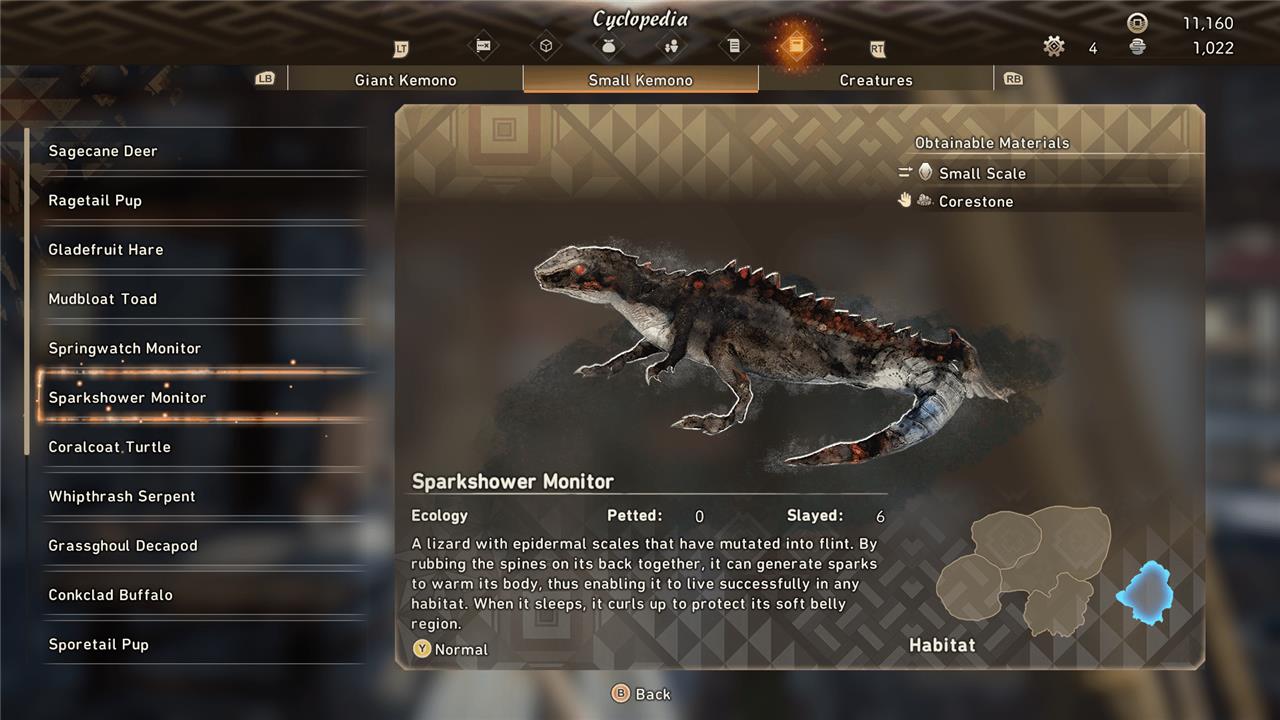
Task: Select Sagecane Deer from the list
Action: tap(103, 151)
